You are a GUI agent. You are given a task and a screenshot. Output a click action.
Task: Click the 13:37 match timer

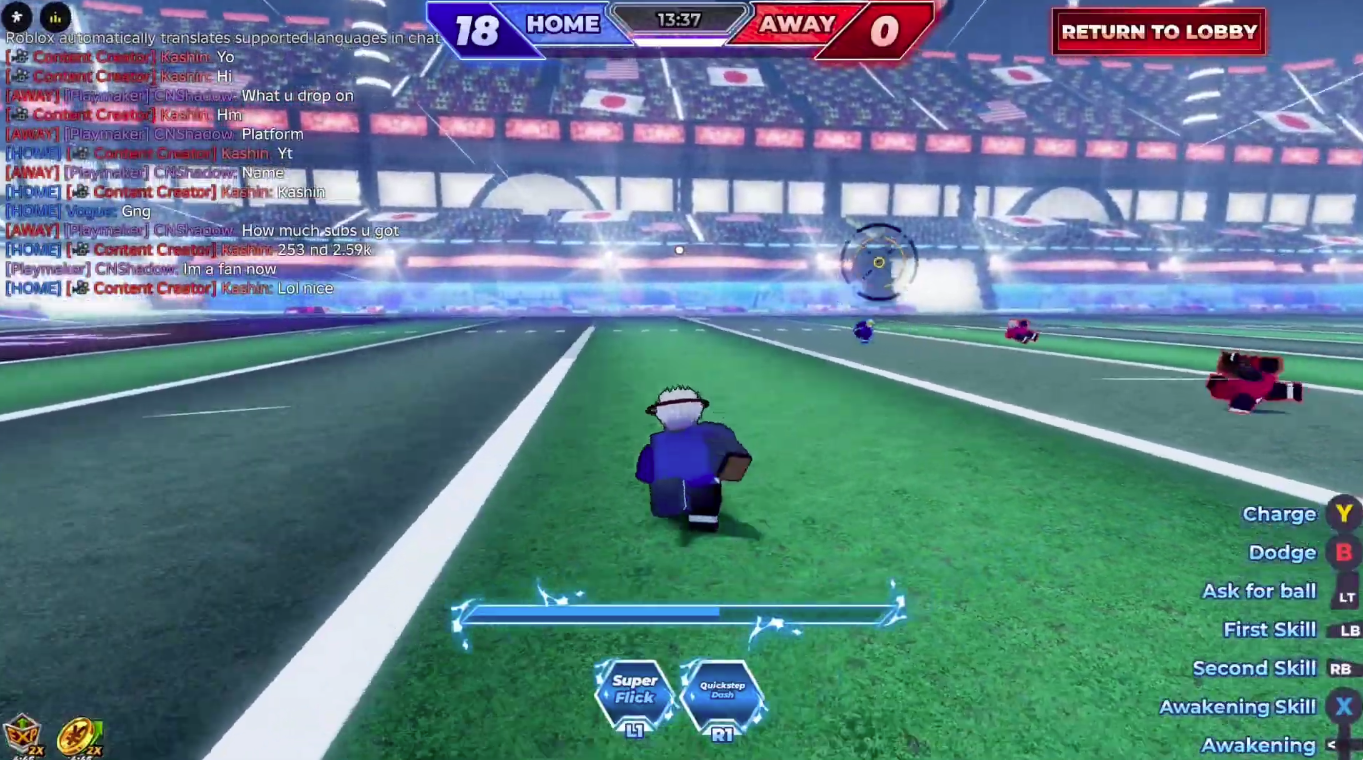679,17
